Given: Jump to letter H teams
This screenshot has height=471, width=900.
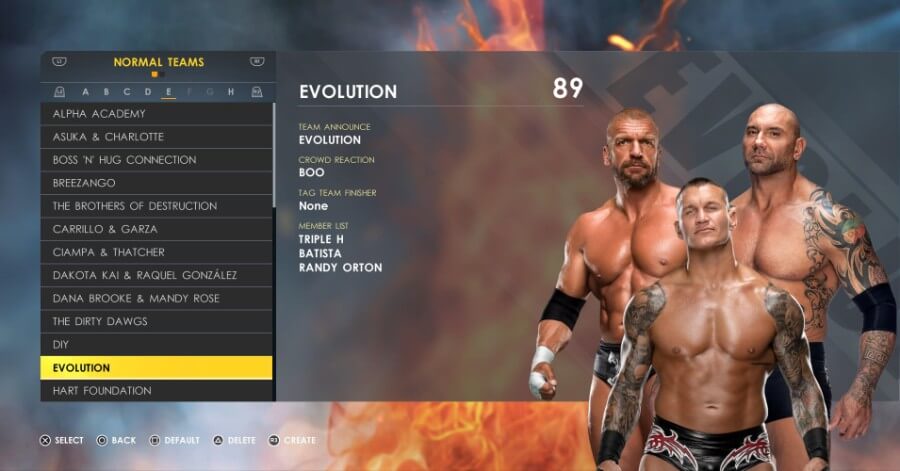Looking at the screenshot, I should click(230, 92).
